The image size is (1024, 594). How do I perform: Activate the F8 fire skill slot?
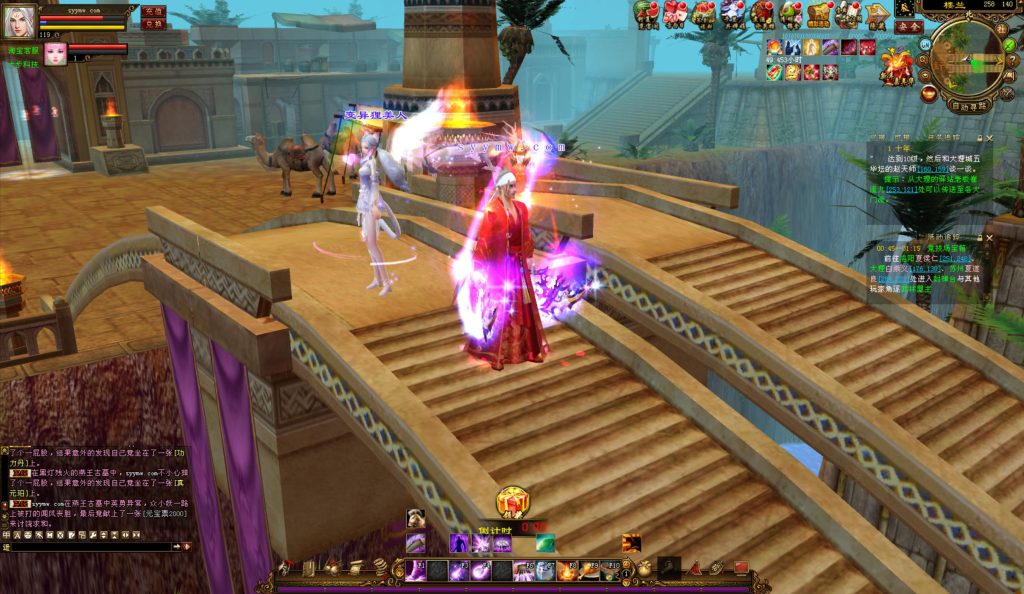[x=567, y=571]
